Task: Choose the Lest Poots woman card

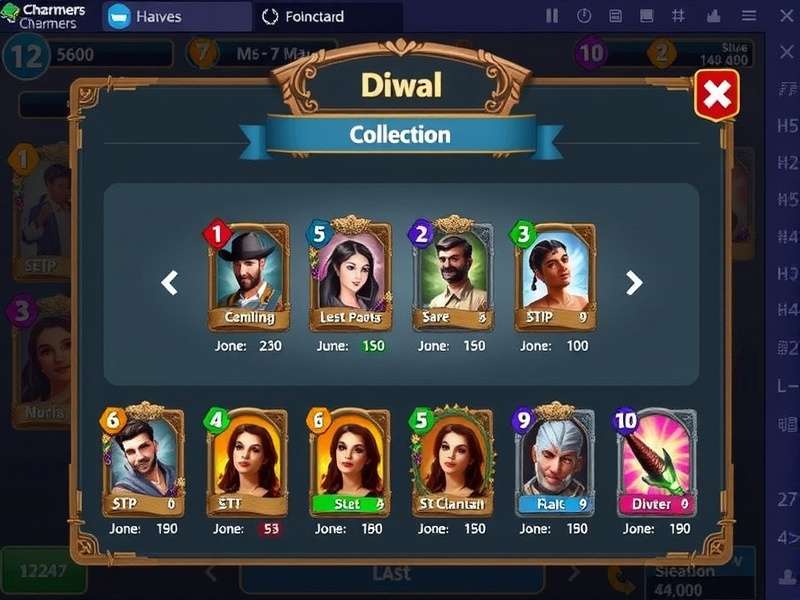Action: [x=350, y=277]
